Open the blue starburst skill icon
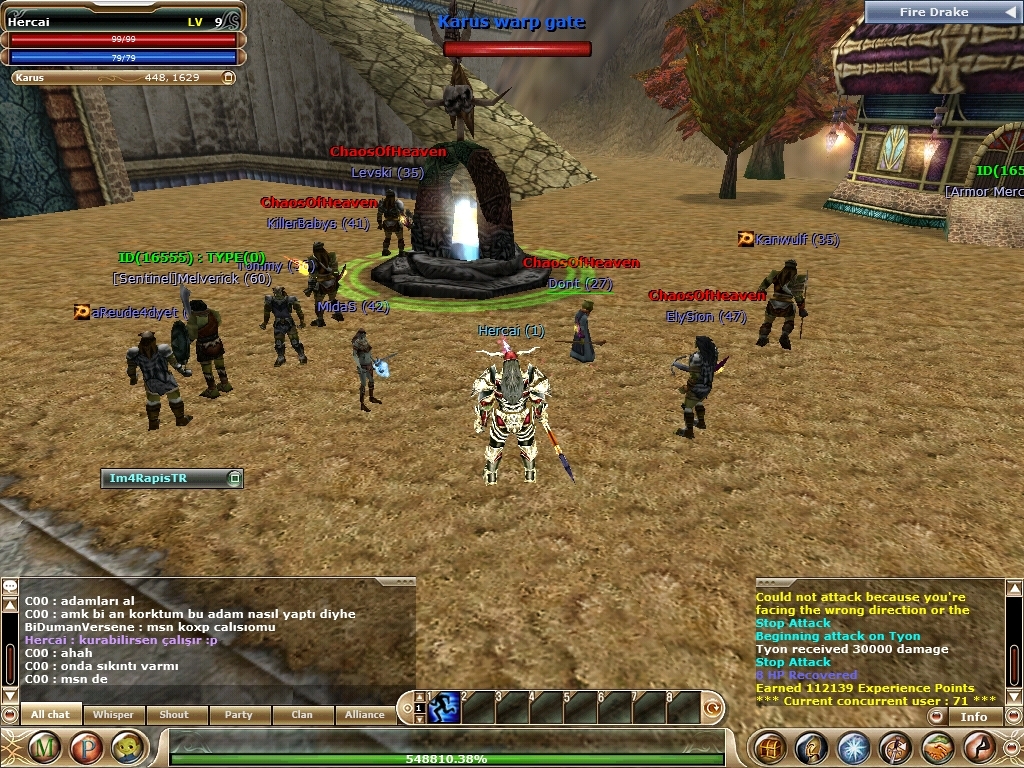Screen dimensions: 1024x768 click(x=853, y=747)
